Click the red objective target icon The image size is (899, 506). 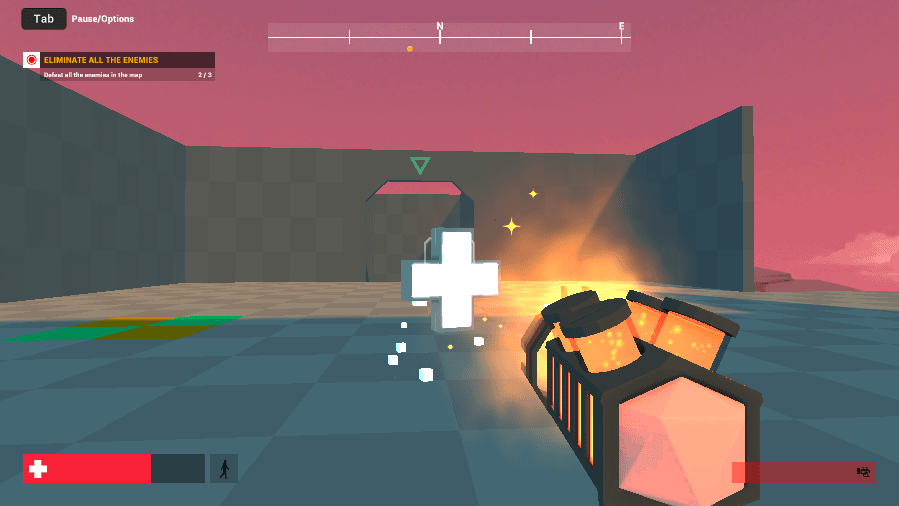click(x=32, y=60)
